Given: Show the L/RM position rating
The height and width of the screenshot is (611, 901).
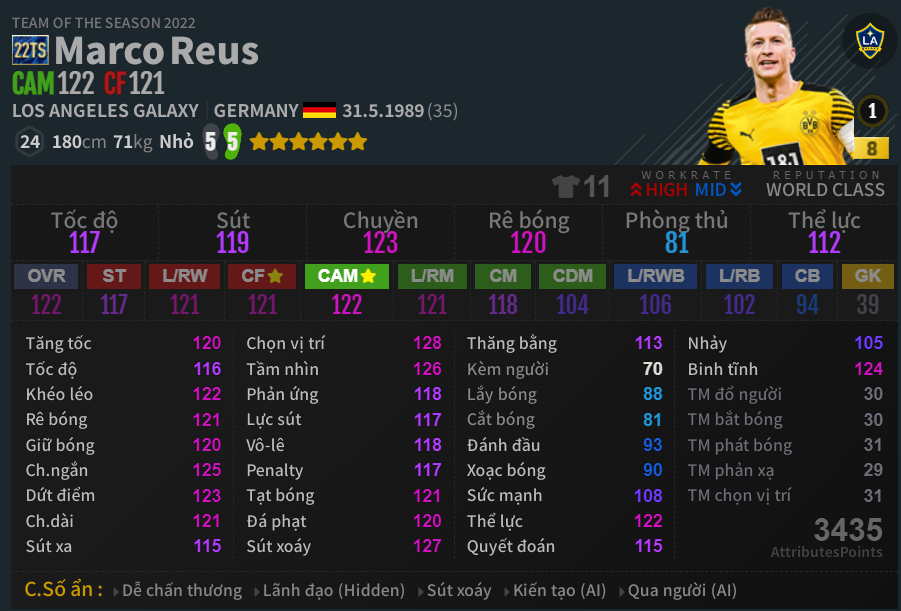Looking at the screenshot, I should (x=432, y=276).
